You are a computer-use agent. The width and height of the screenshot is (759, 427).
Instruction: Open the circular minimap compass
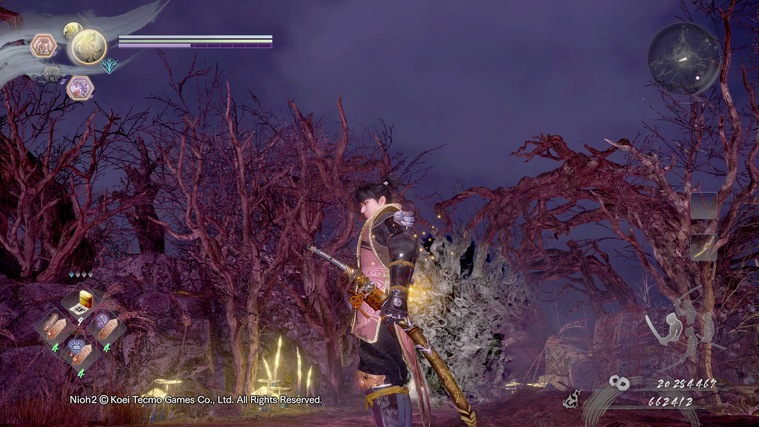click(x=684, y=58)
